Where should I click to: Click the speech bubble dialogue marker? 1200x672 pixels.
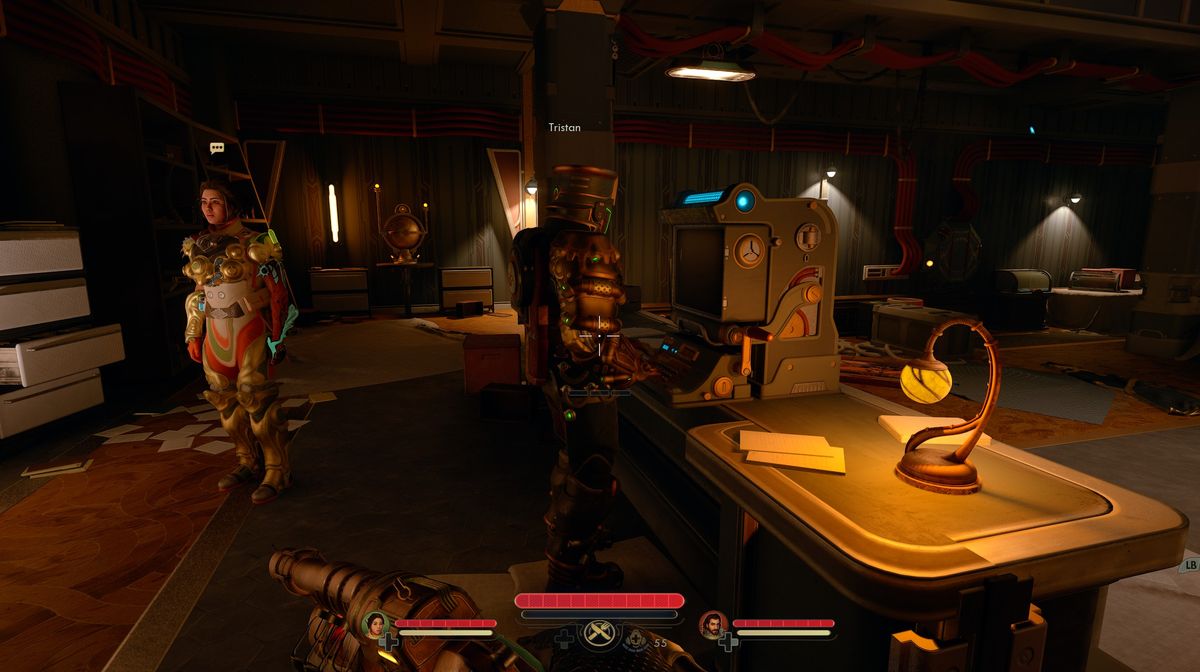[x=217, y=148]
